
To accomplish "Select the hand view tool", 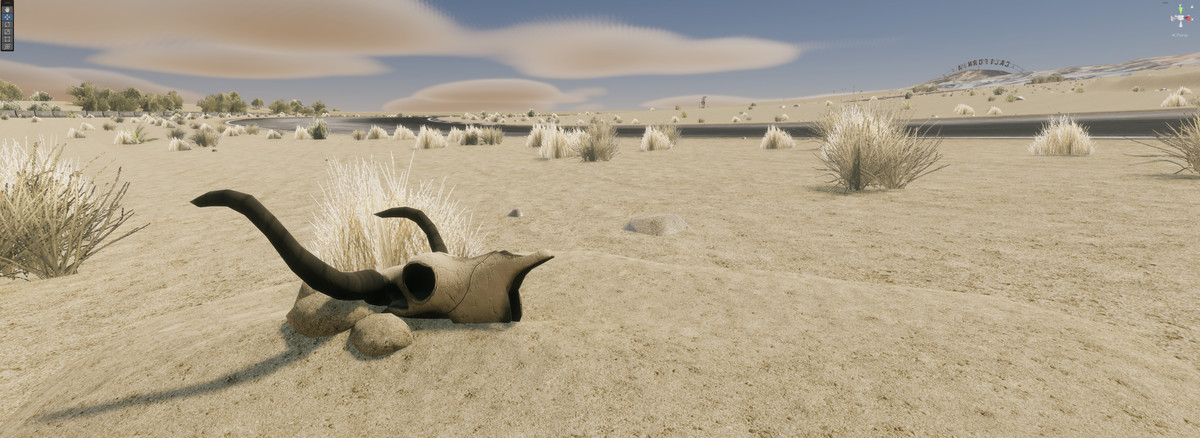I will 7,10.
